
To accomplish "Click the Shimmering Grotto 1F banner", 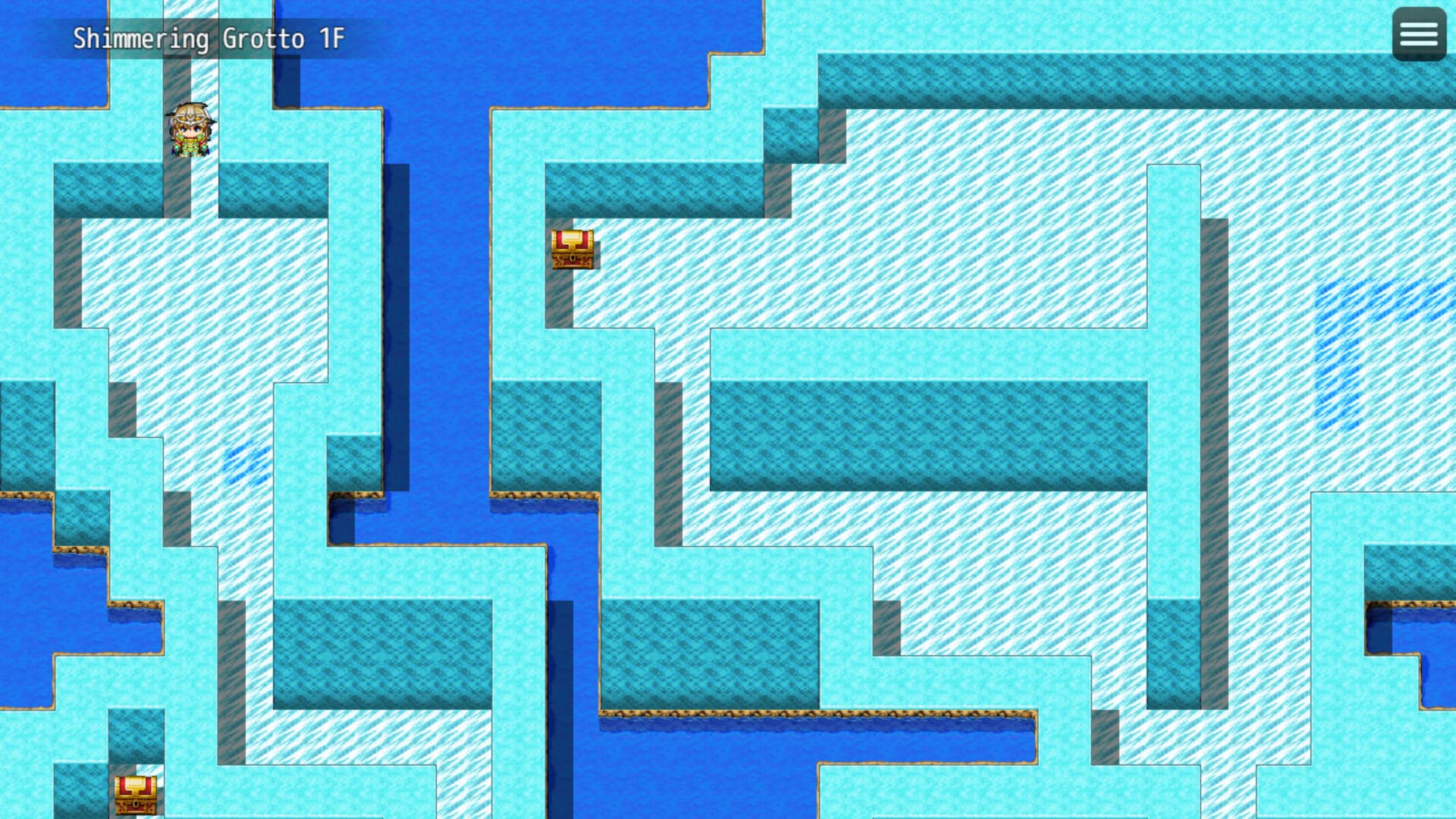I will click(209, 35).
